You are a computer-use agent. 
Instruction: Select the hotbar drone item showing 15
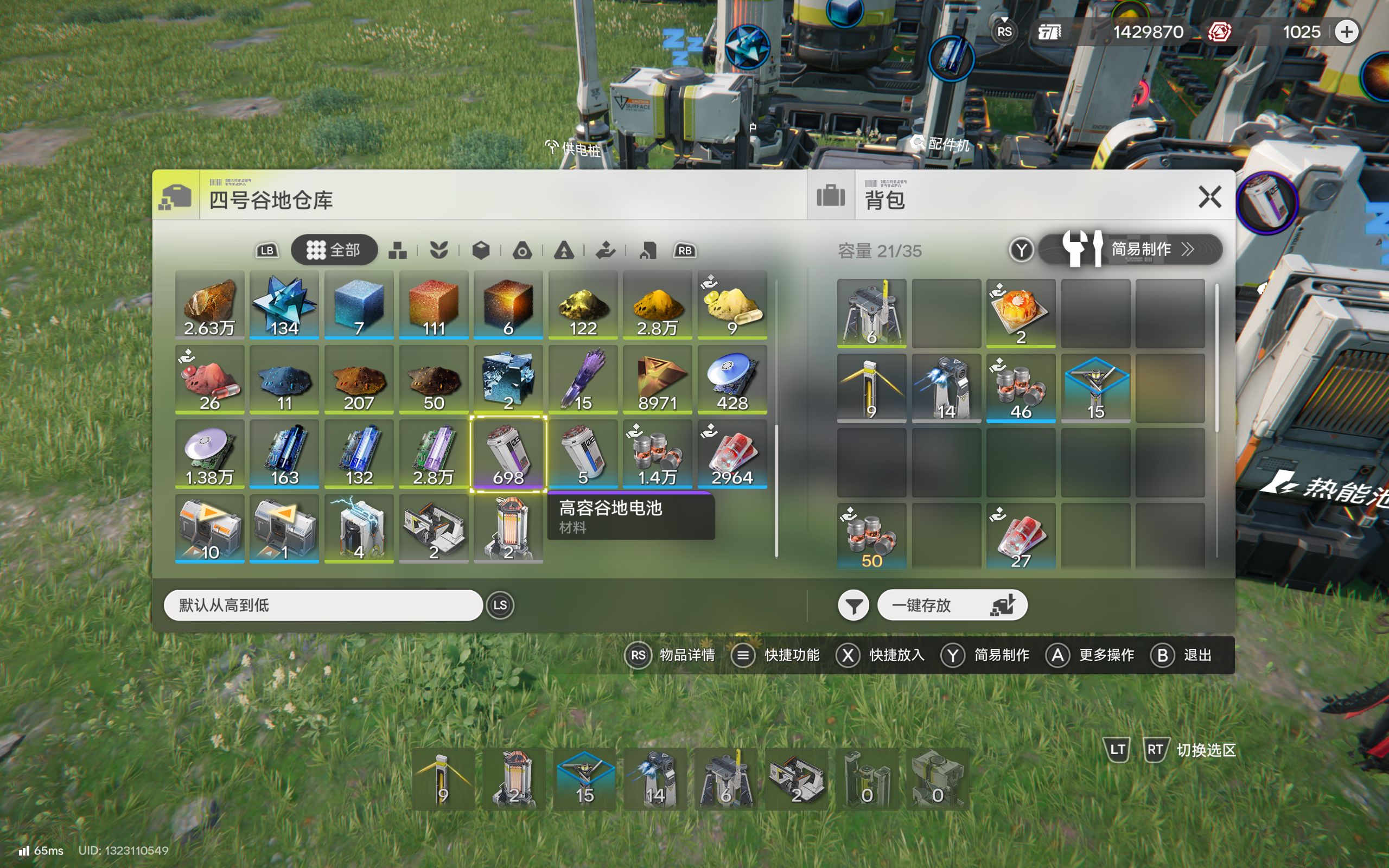point(584,778)
